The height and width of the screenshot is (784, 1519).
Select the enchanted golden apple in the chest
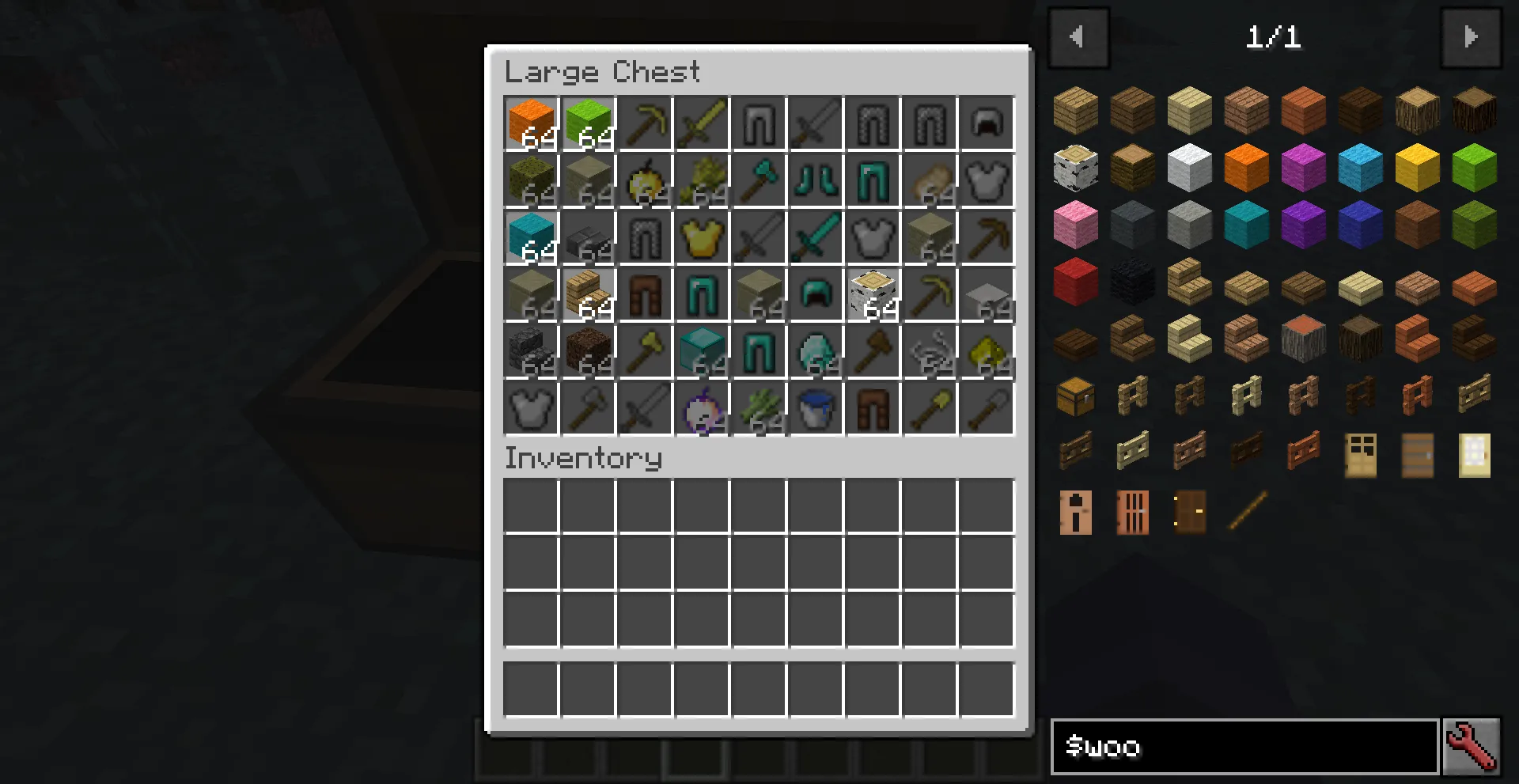(x=703, y=410)
